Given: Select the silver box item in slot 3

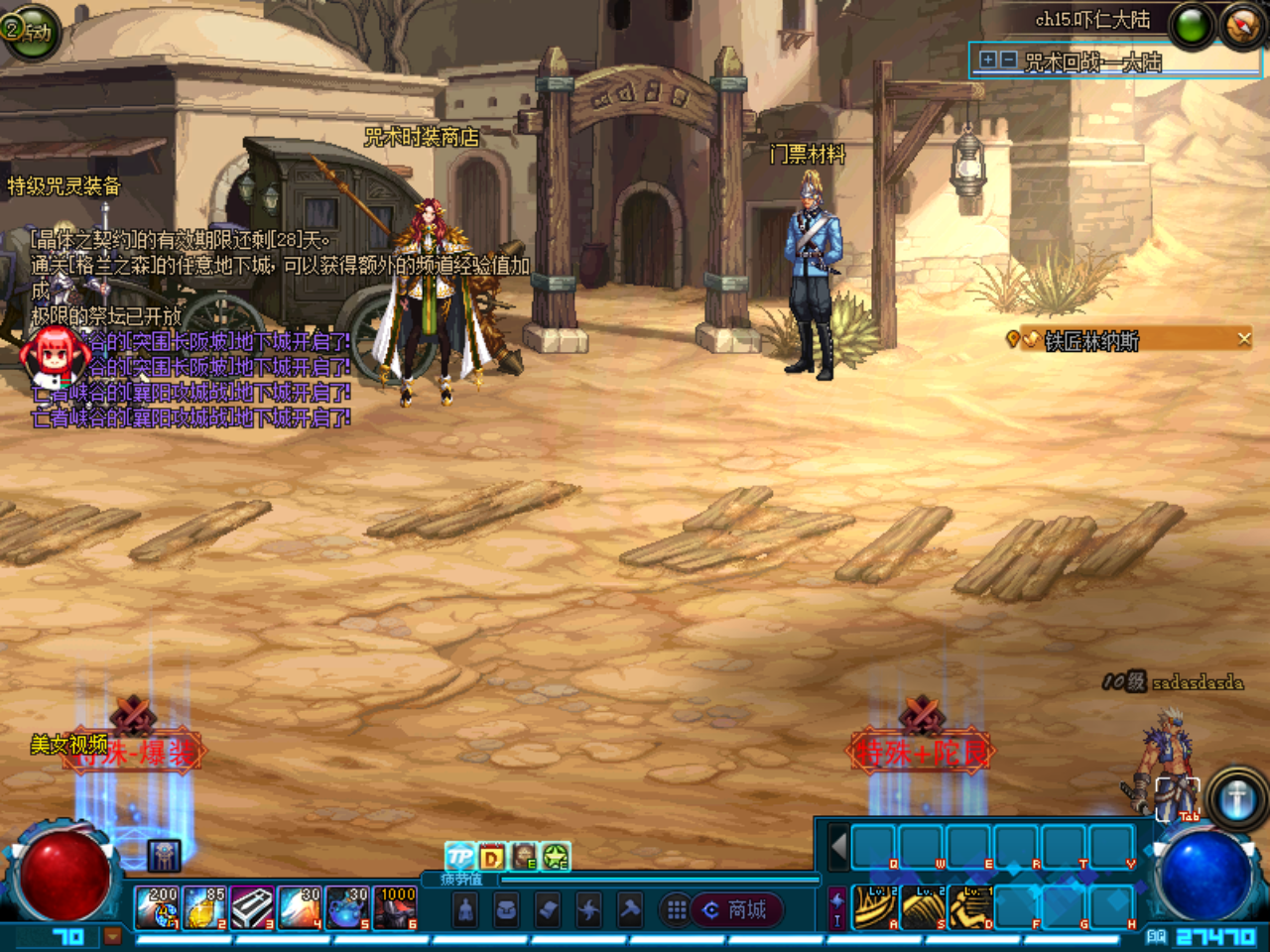Looking at the screenshot, I should point(252,907).
